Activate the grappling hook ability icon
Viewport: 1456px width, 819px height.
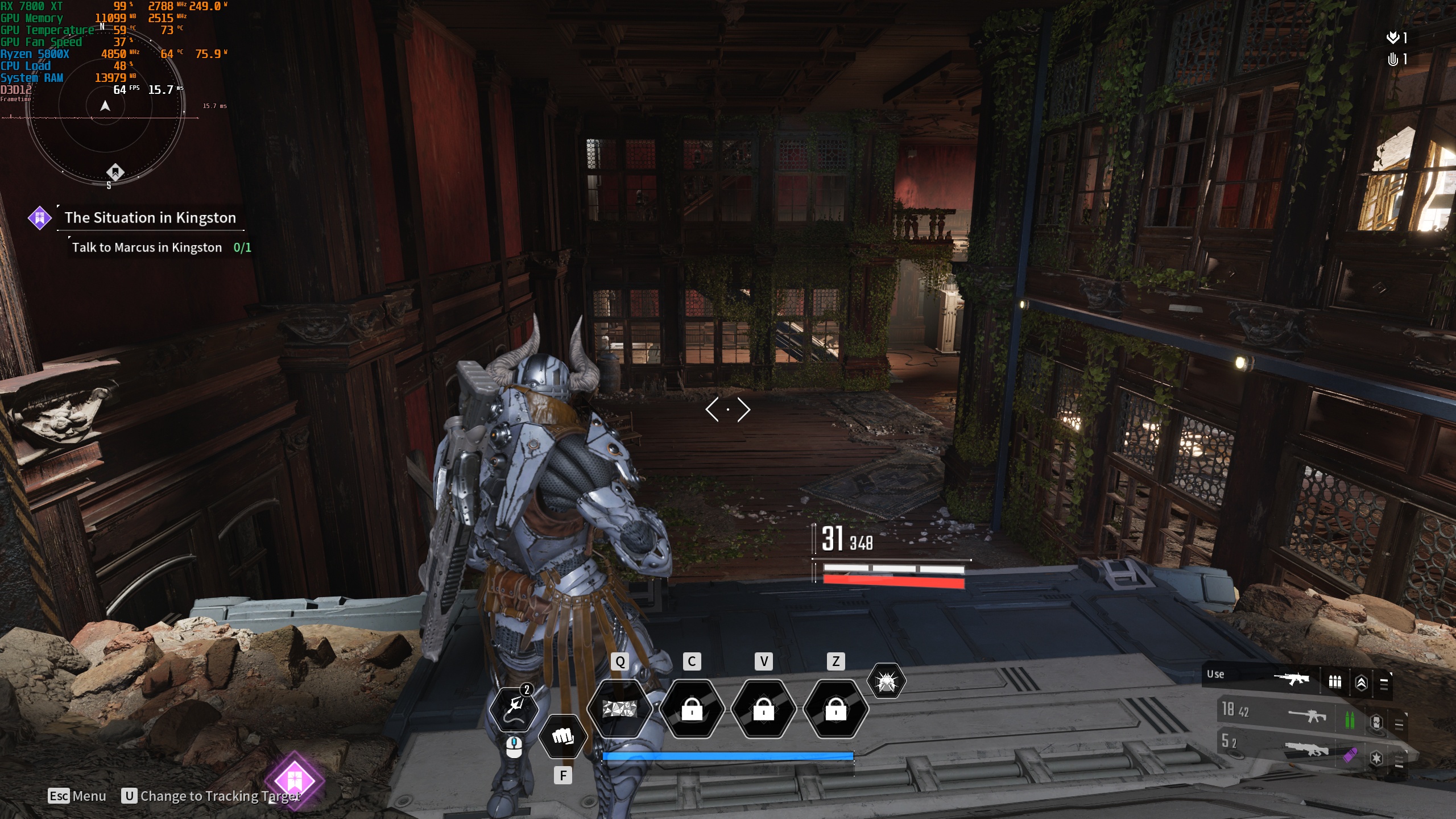(x=514, y=708)
